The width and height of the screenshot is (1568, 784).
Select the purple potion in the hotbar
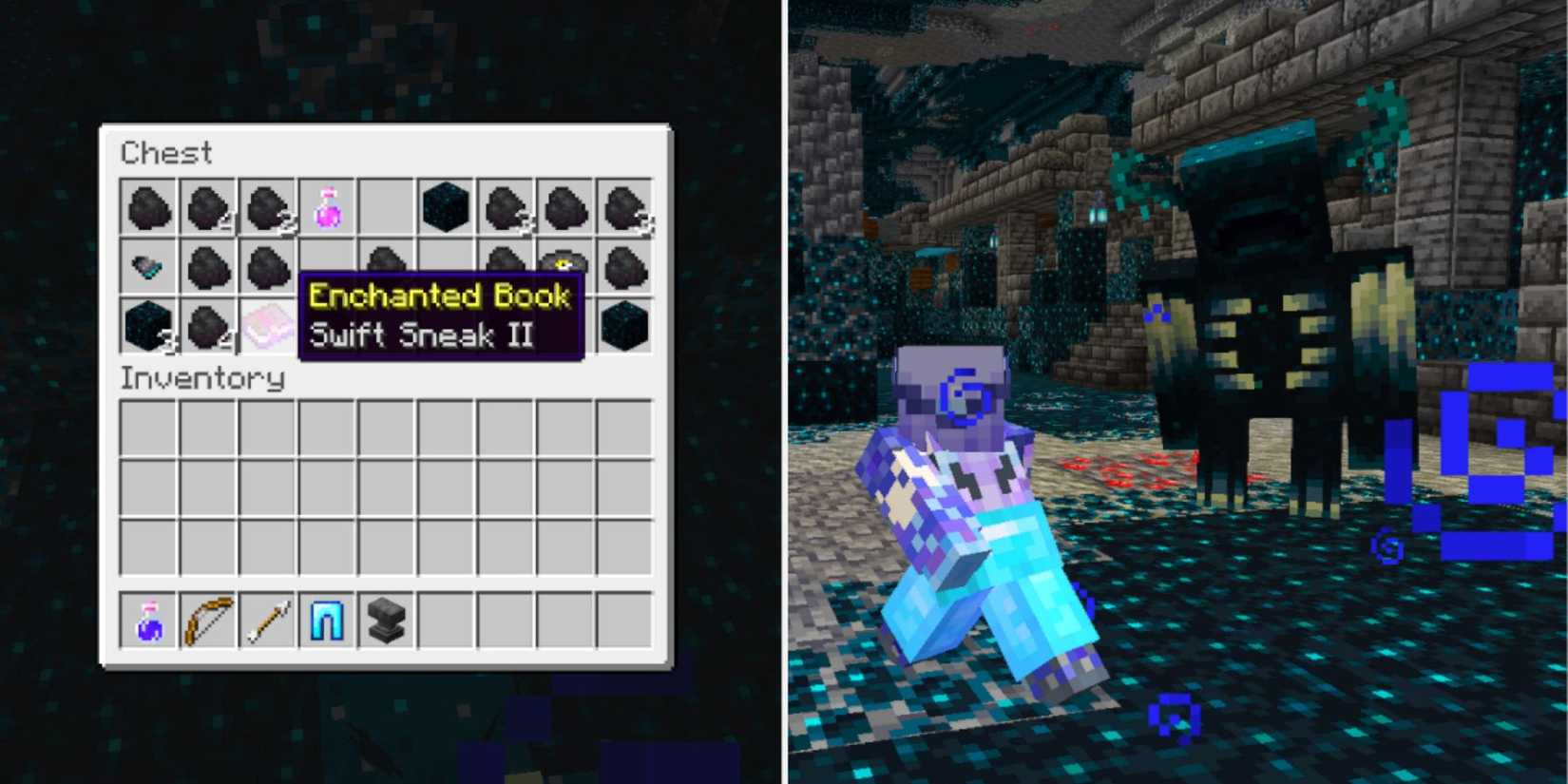[147, 621]
